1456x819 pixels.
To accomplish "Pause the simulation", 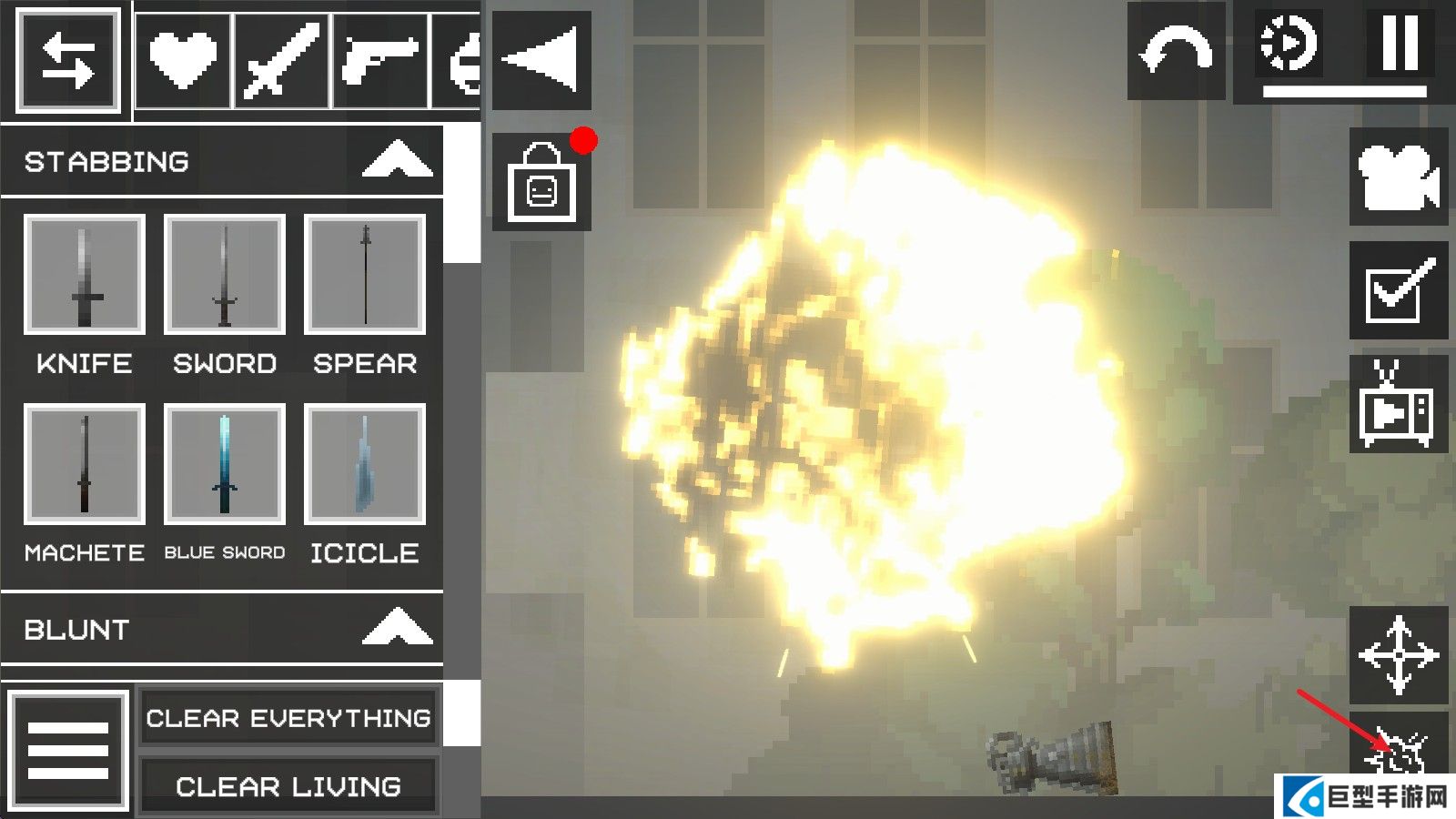I will pos(1400,44).
